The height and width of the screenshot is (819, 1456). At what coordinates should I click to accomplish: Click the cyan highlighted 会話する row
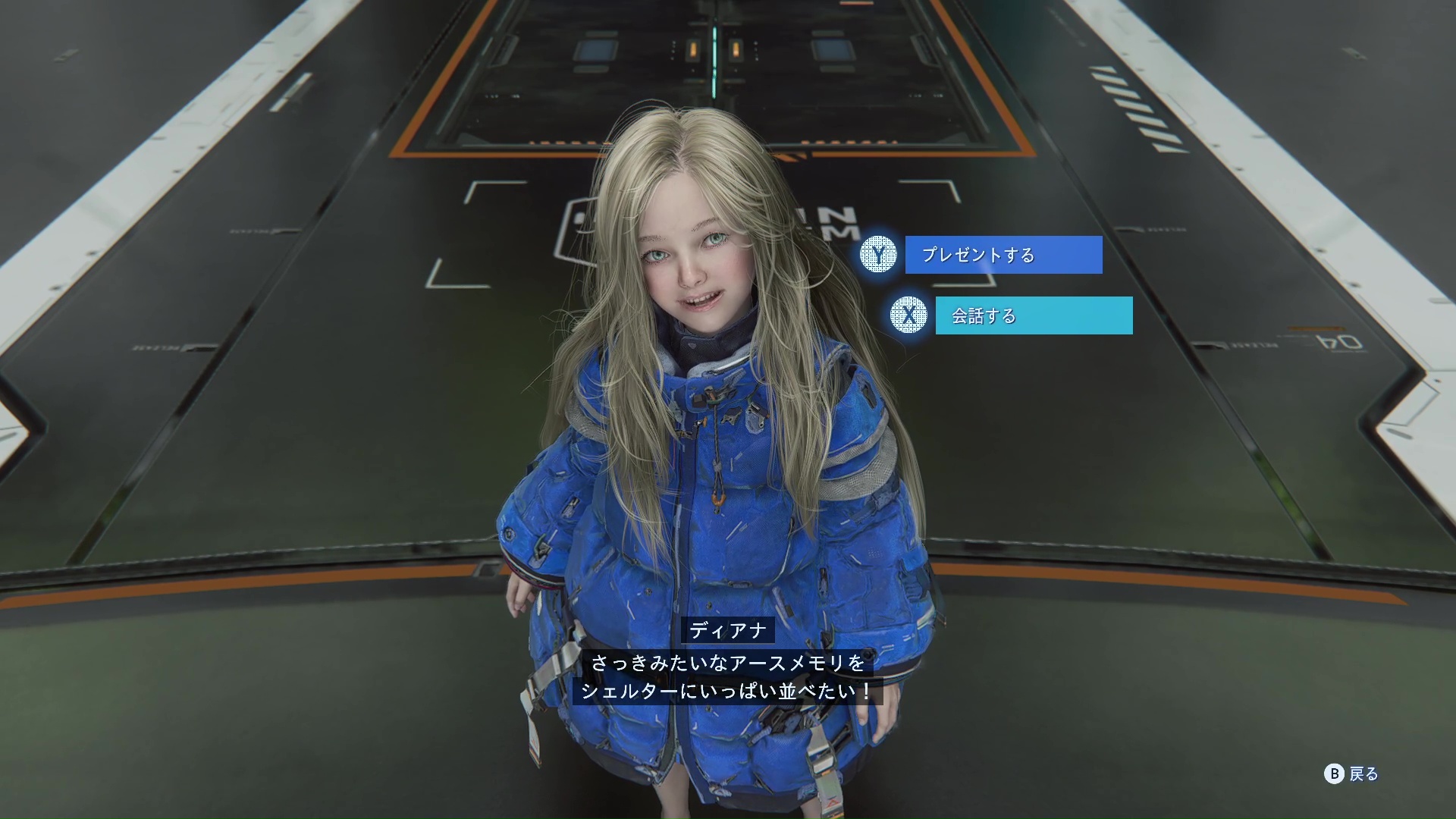click(1034, 315)
